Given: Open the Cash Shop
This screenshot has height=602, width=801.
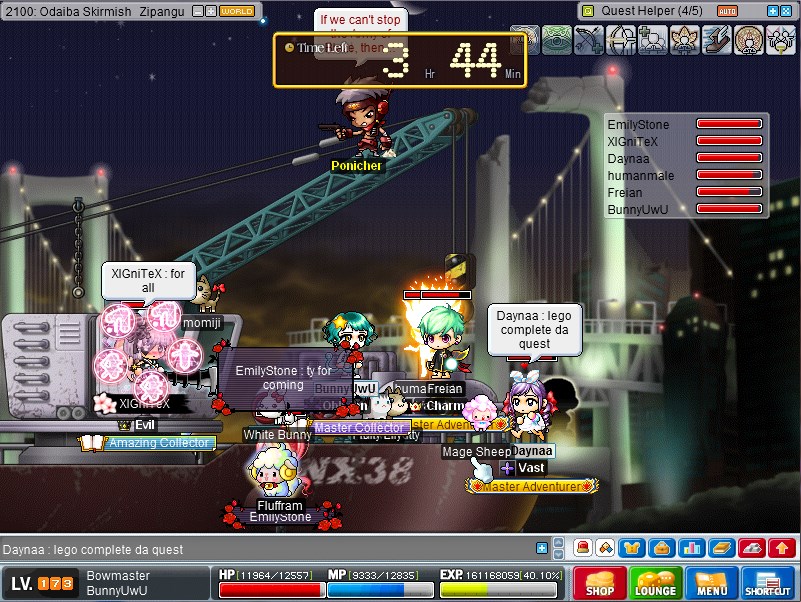Looking at the screenshot, I should click(x=600, y=583).
